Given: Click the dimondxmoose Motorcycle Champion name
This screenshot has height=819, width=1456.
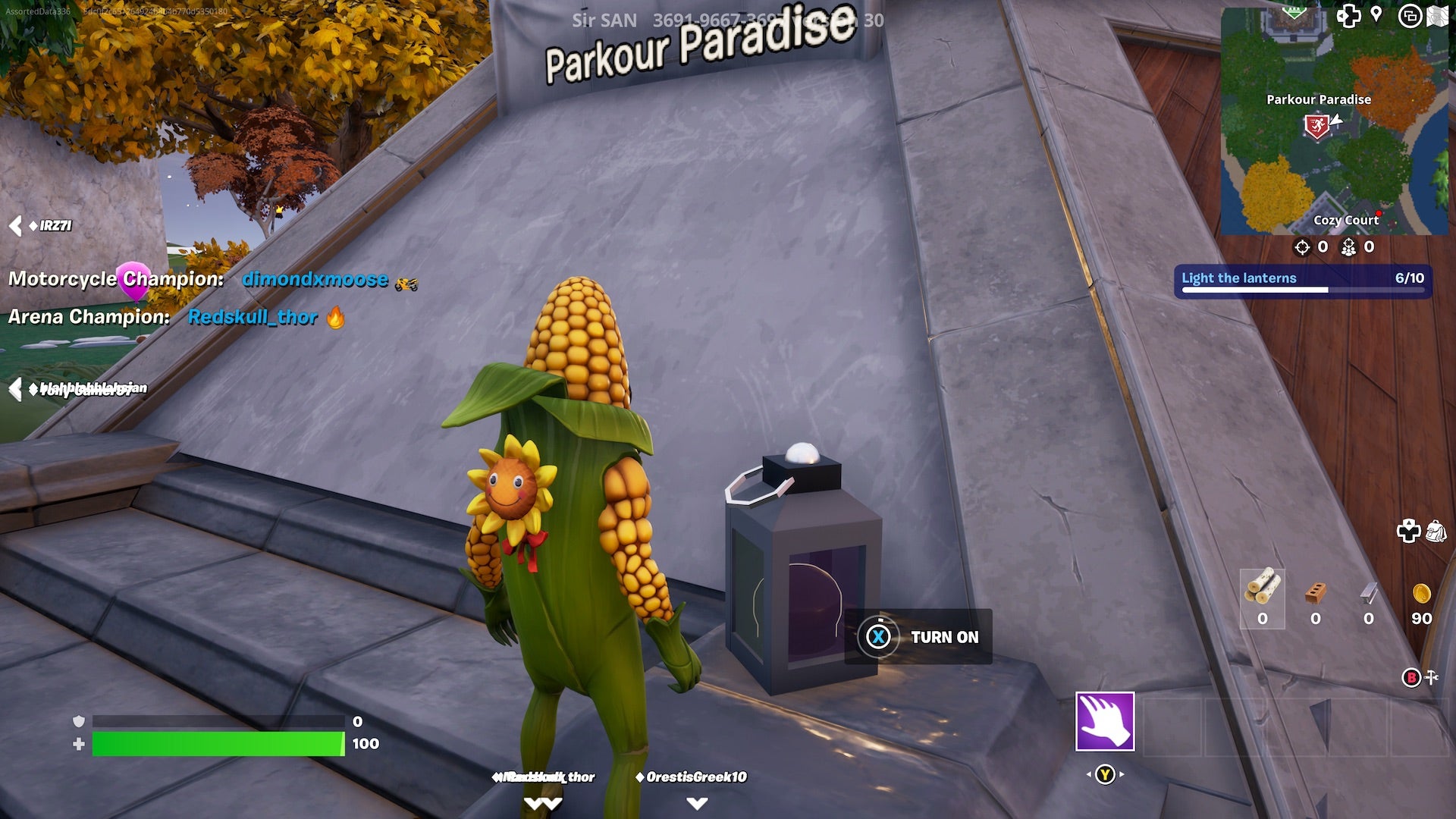Looking at the screenshot, I should (315, 279).
